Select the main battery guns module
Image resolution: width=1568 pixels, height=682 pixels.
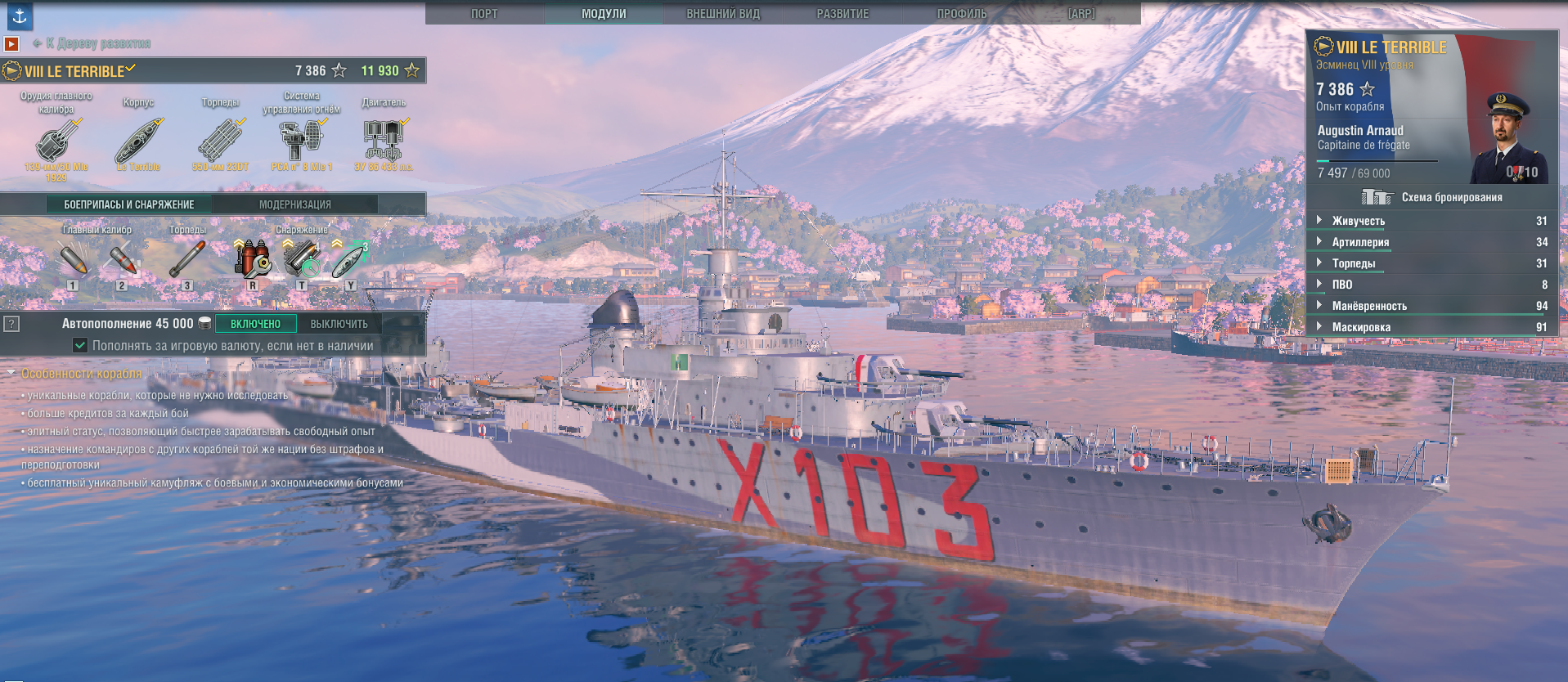click(56, 141)
